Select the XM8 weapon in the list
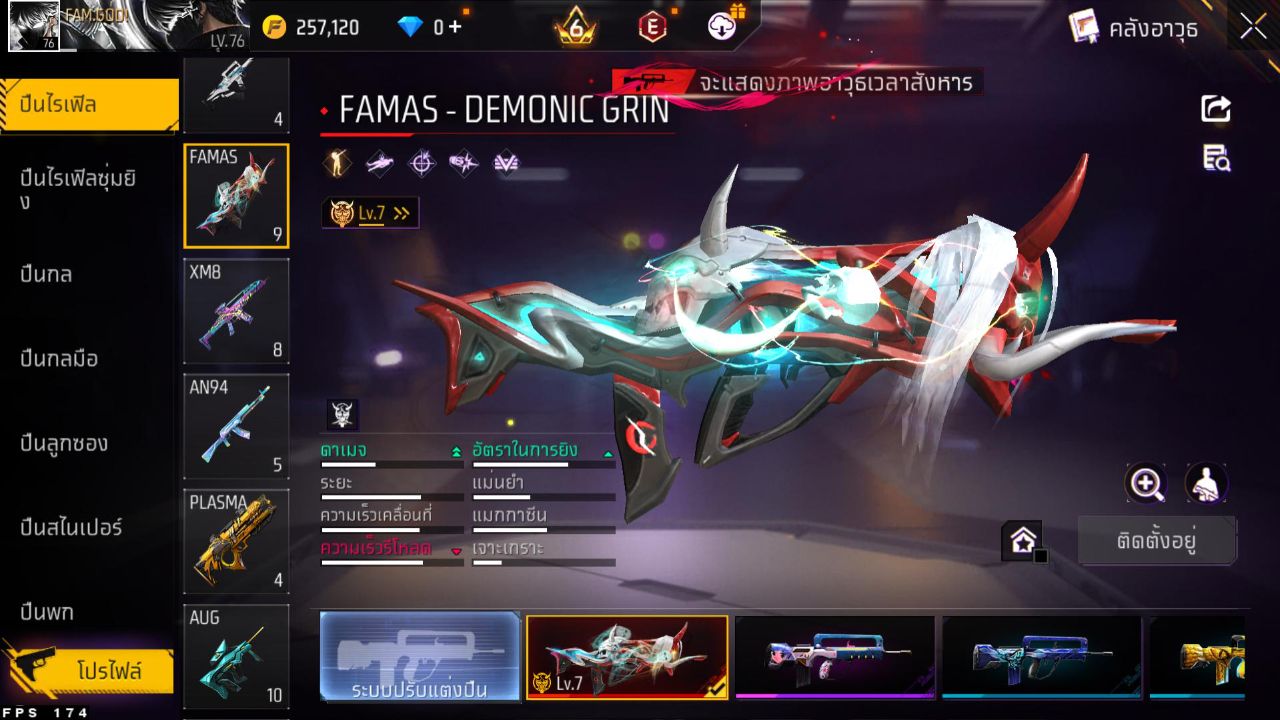This screenshot has height=720, width=1280. point(236,311)
